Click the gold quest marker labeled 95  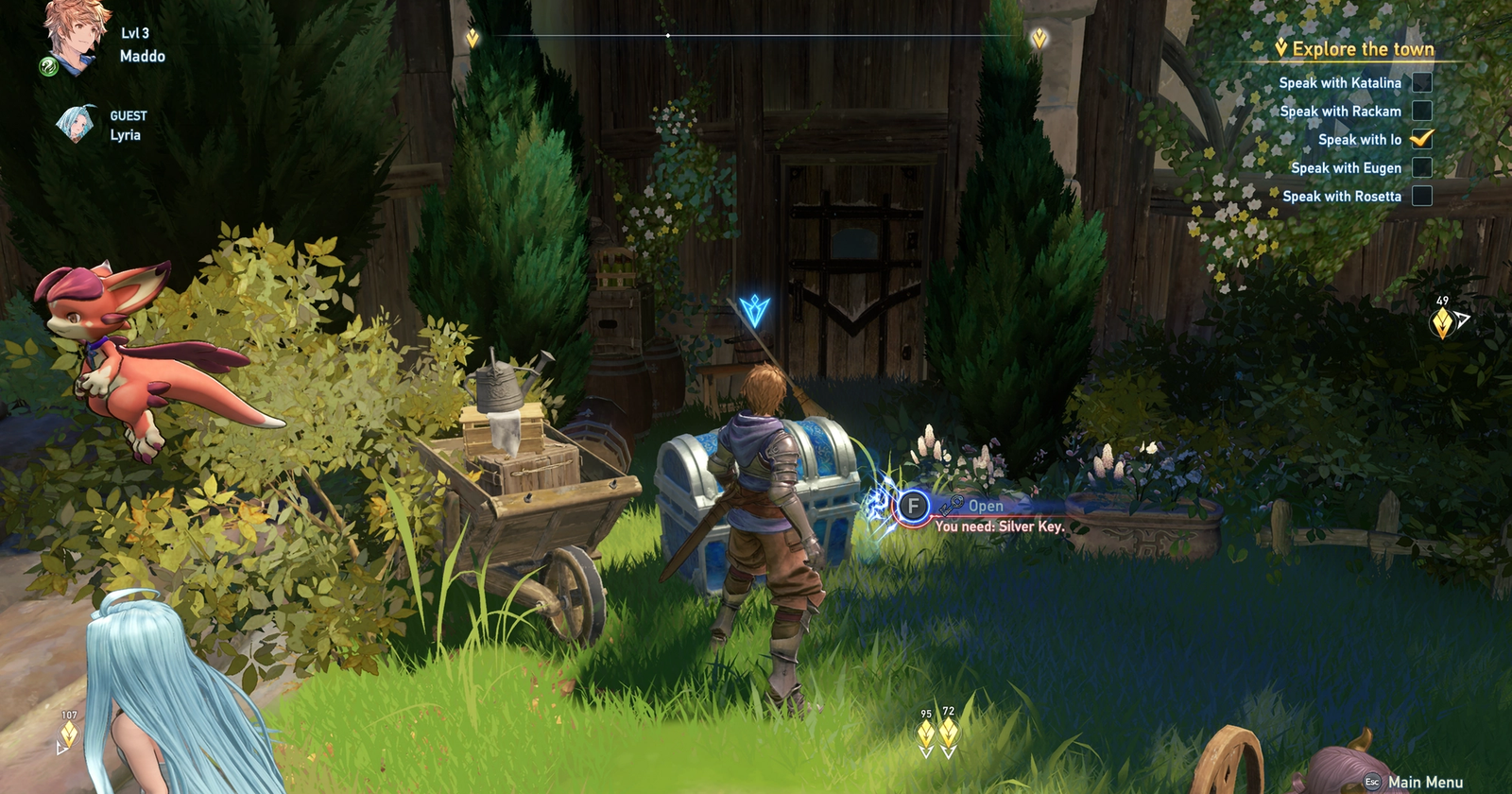point(926,733)
